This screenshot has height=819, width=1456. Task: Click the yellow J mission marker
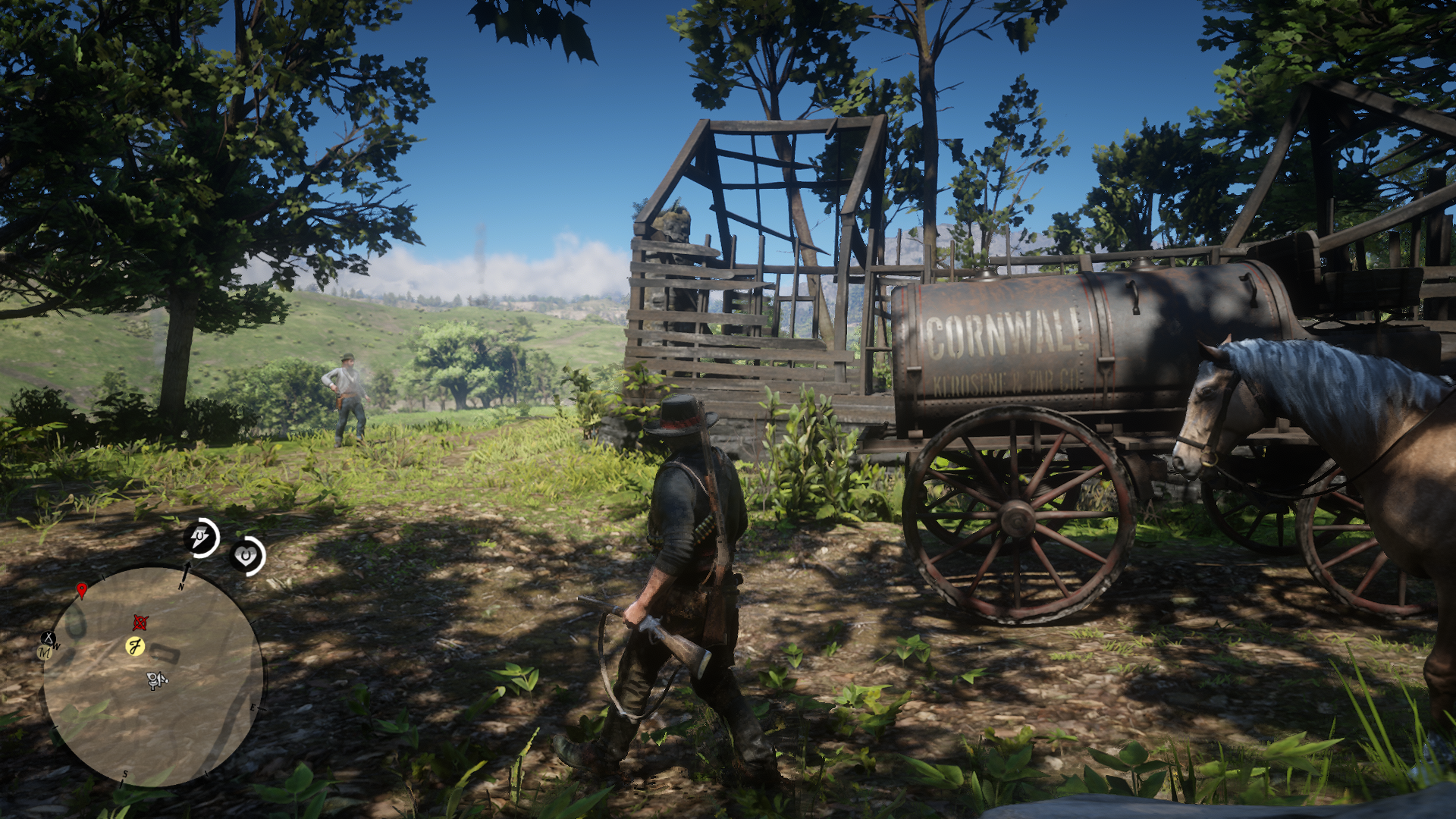pyautogui.click(x=136, y=645)
